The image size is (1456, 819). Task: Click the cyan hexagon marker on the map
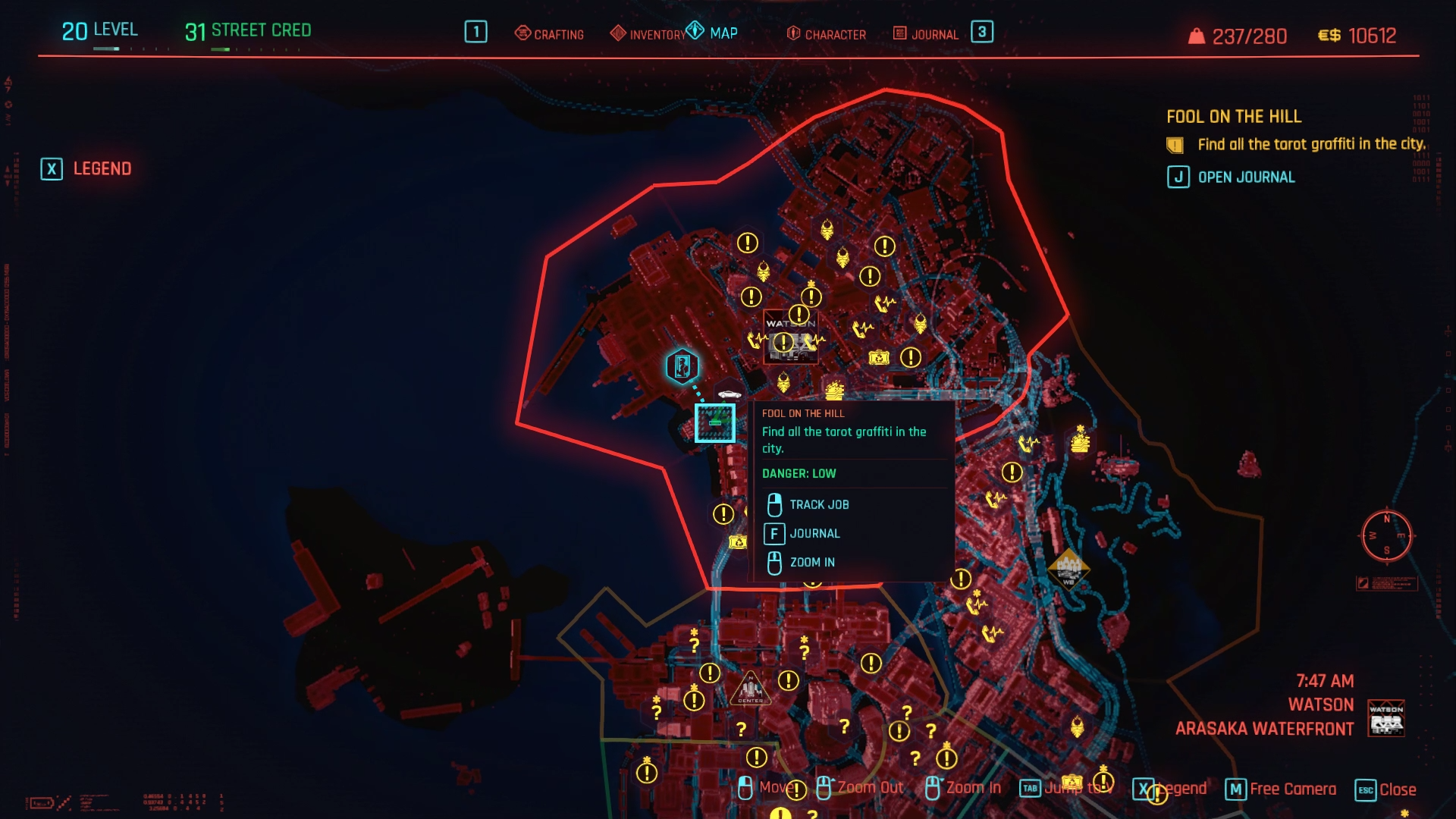682,366
